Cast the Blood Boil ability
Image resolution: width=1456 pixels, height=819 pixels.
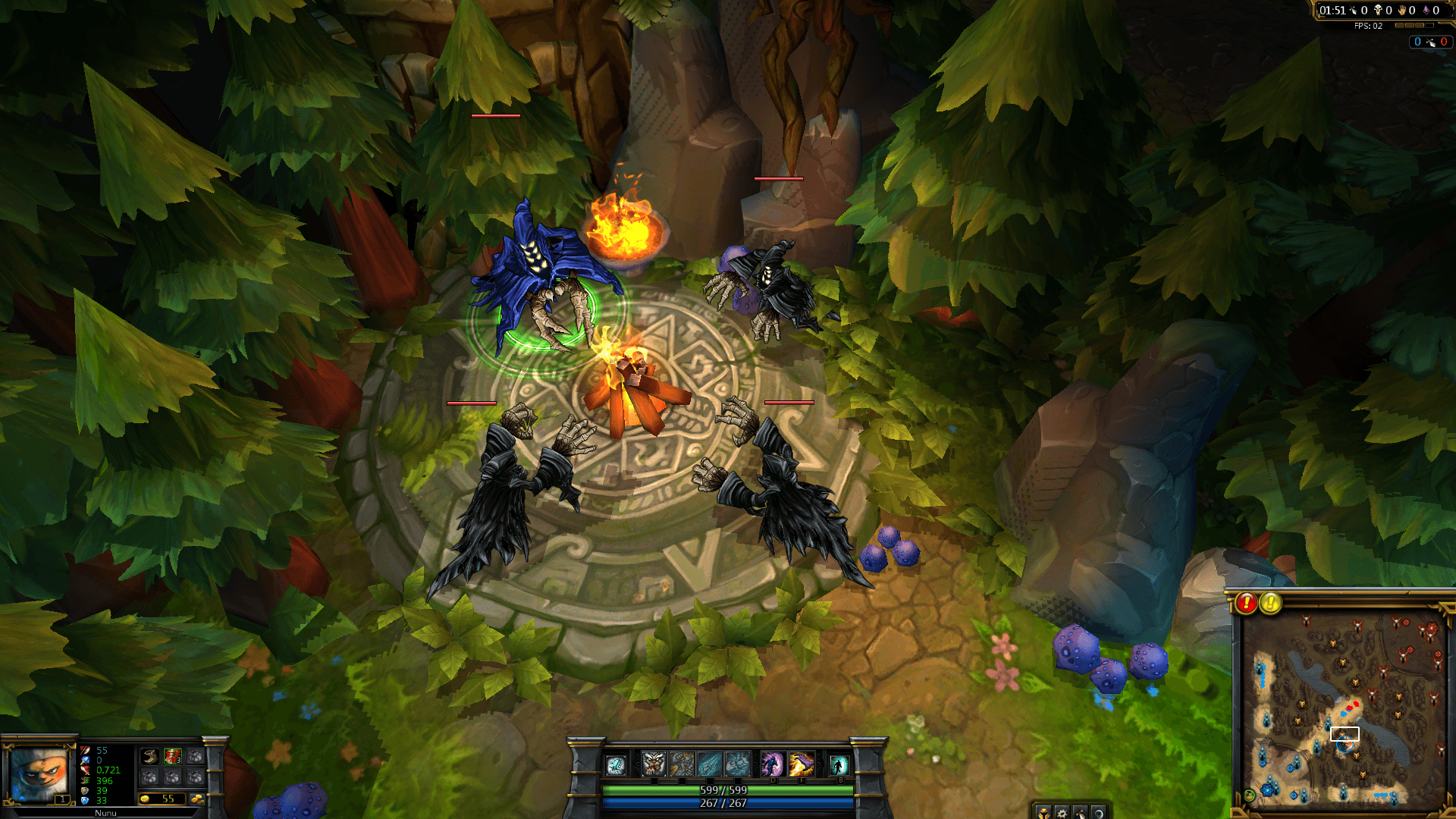(x=682, y=764)
